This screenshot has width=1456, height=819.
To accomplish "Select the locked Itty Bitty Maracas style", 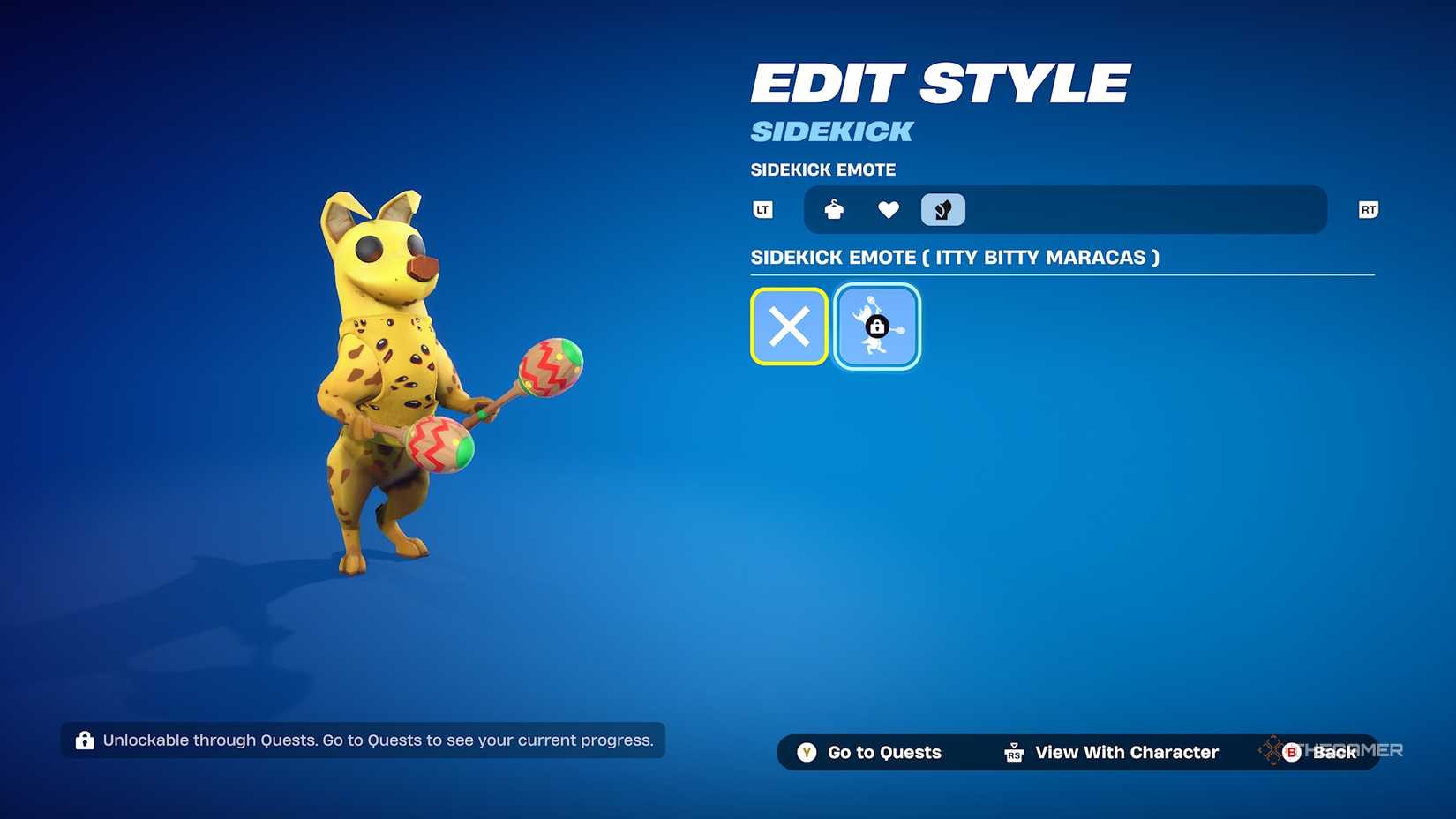I will coord(876,326).
